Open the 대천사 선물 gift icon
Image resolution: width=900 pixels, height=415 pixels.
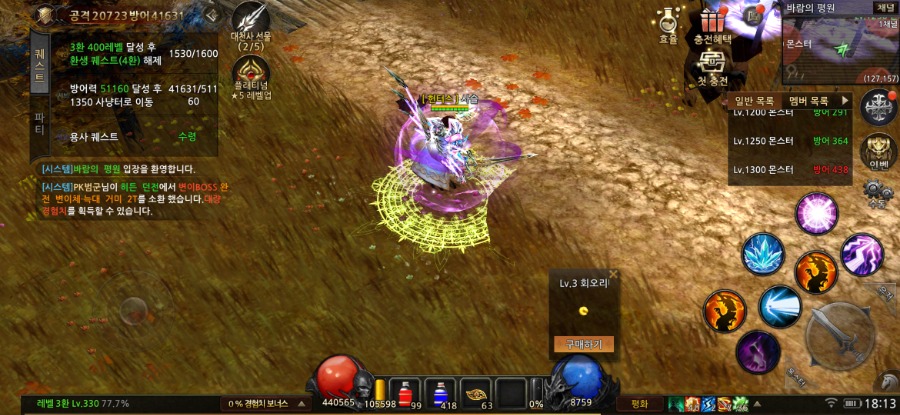(251, 22)
